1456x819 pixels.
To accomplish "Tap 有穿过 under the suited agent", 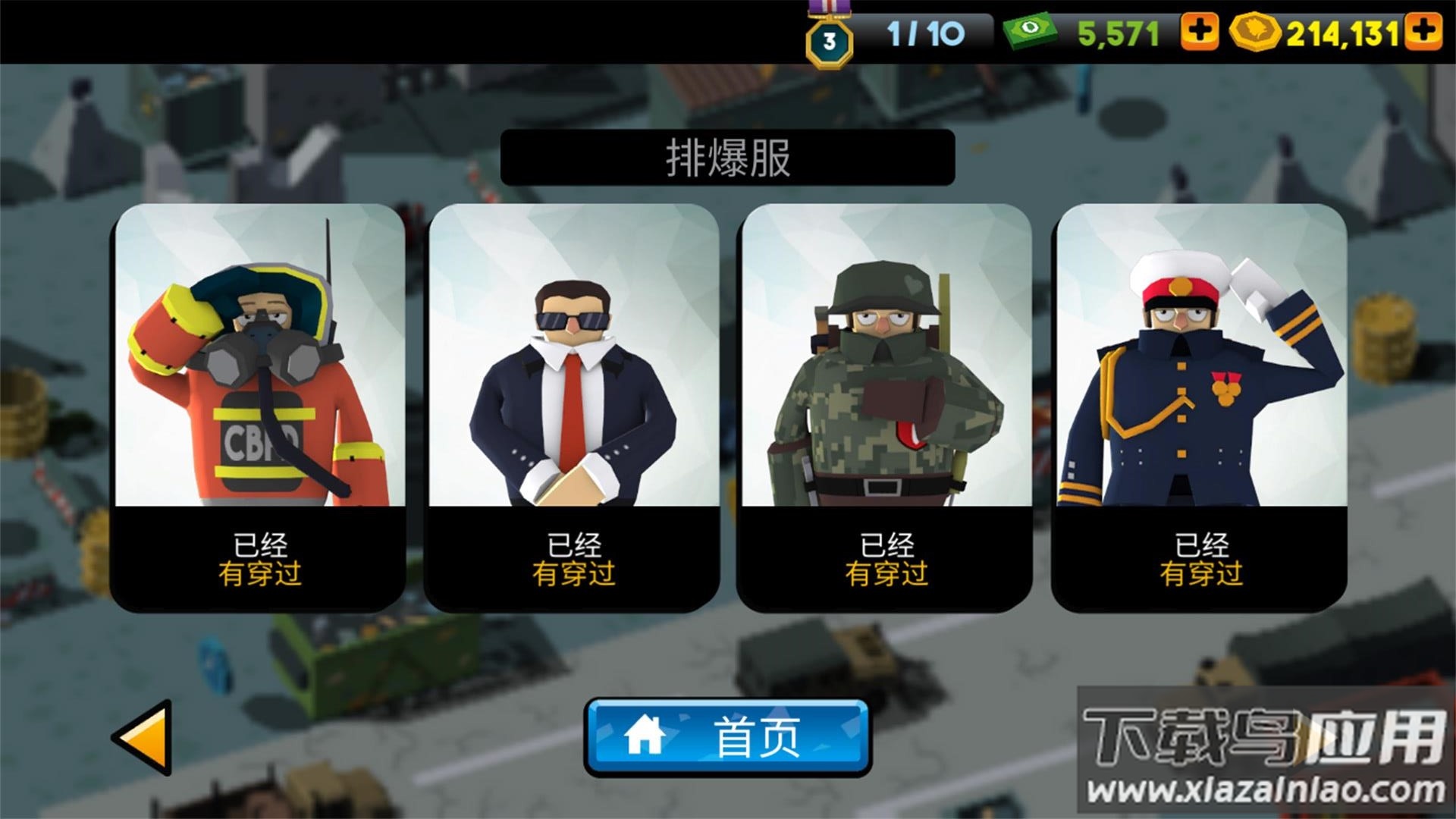I will click(573, 575).
